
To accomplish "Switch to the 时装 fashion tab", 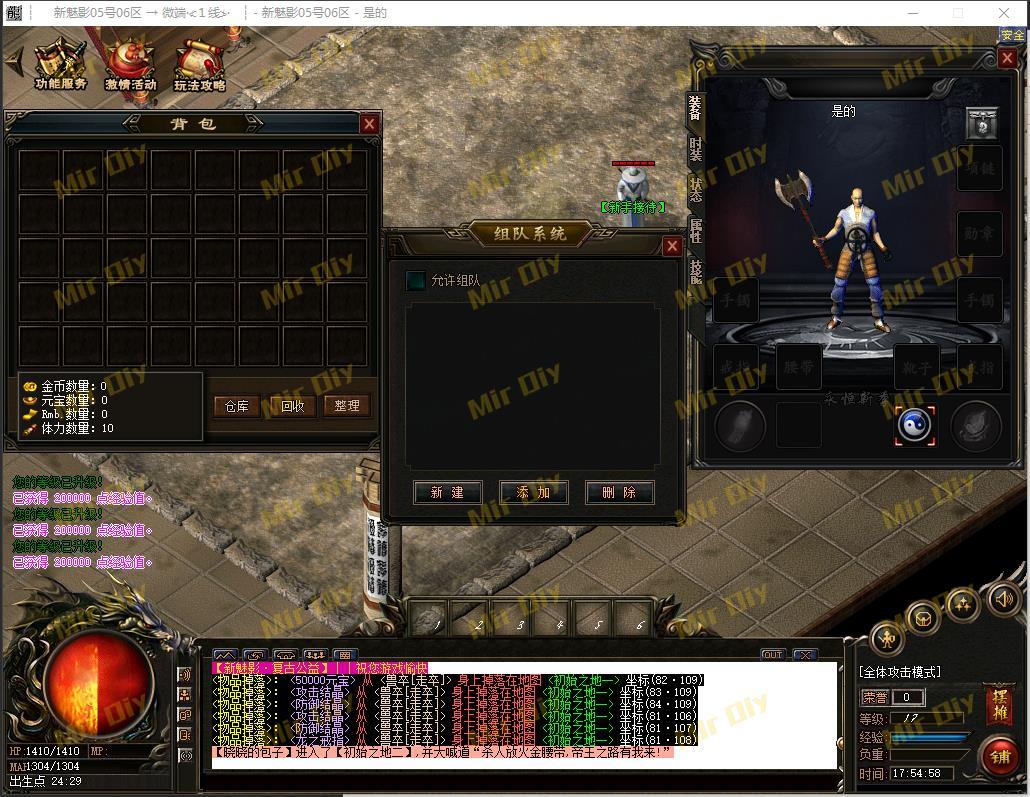I will coord(696,150).
